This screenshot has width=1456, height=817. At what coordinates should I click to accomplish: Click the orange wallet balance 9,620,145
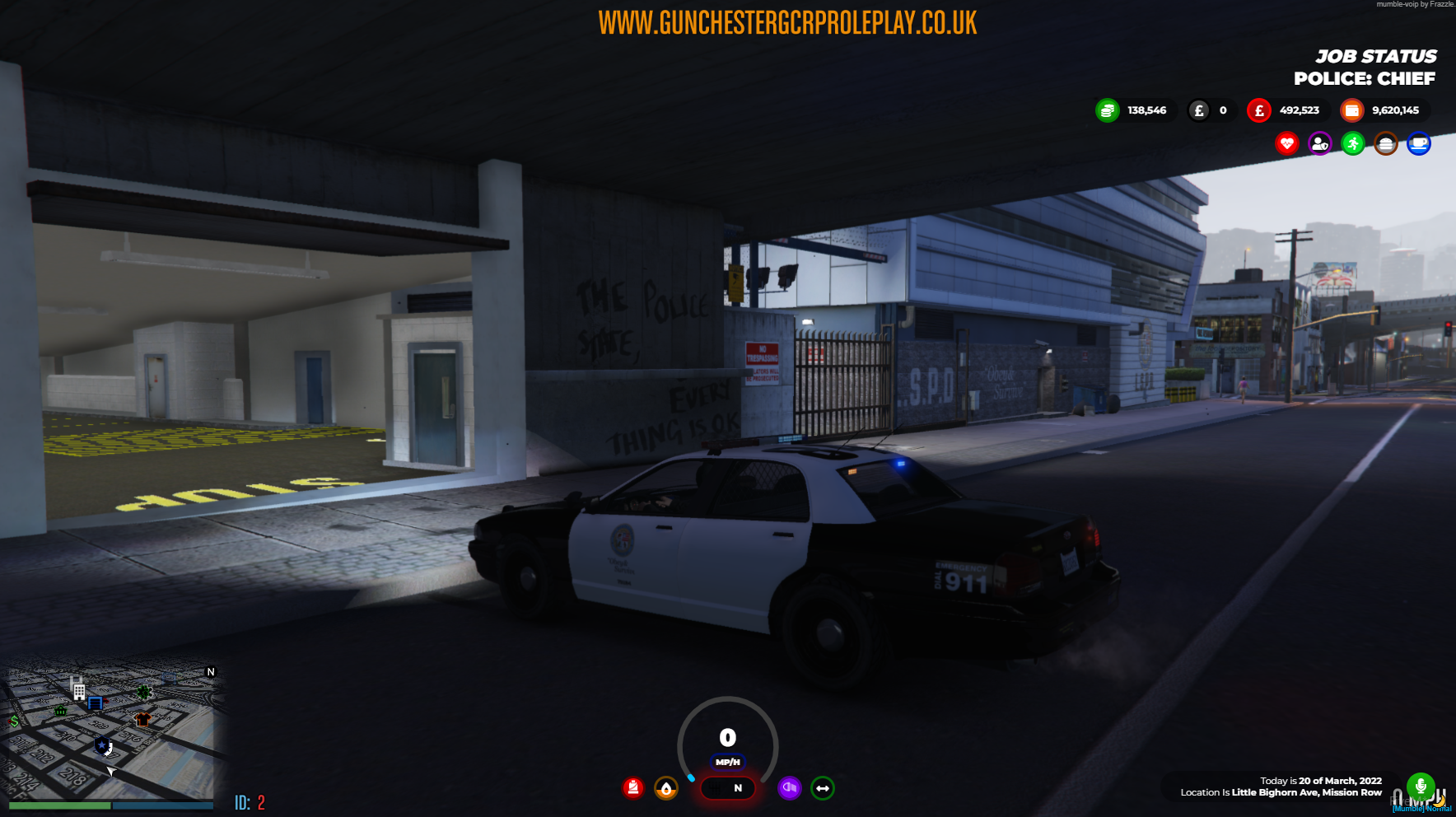pos(1398,110)
